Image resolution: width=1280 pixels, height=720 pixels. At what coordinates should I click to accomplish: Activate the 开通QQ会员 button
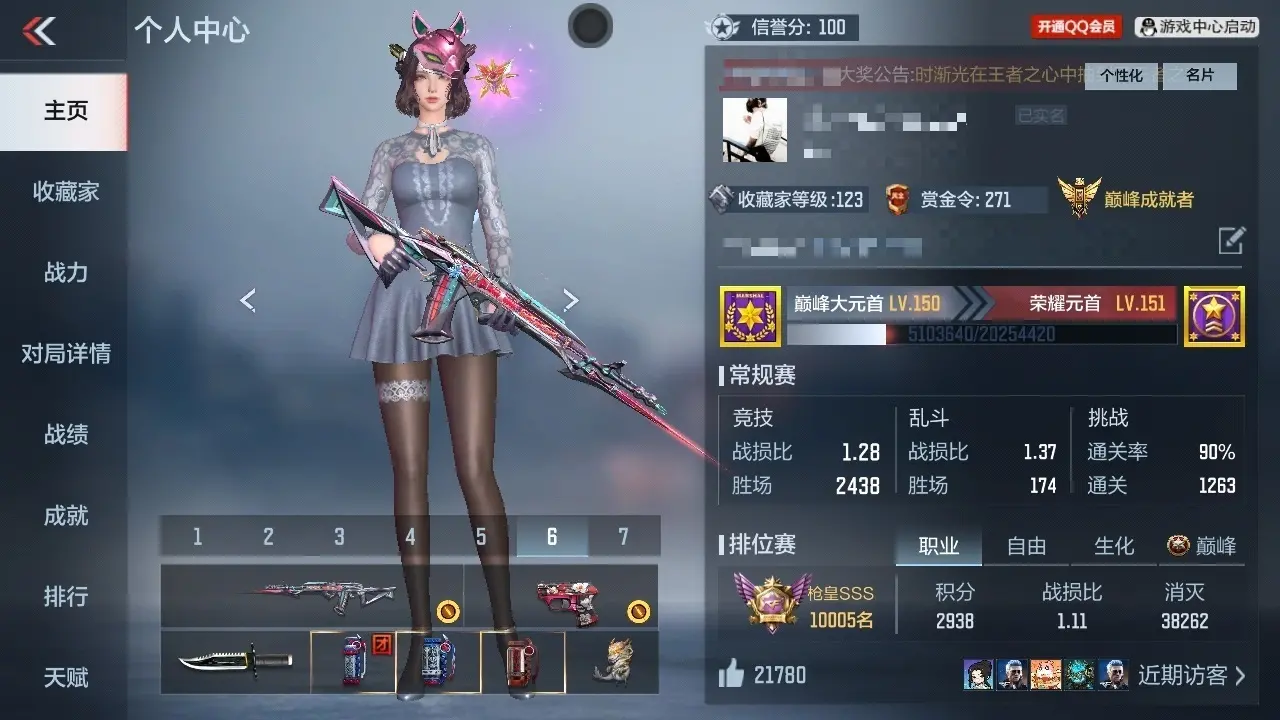point(1076,27)
